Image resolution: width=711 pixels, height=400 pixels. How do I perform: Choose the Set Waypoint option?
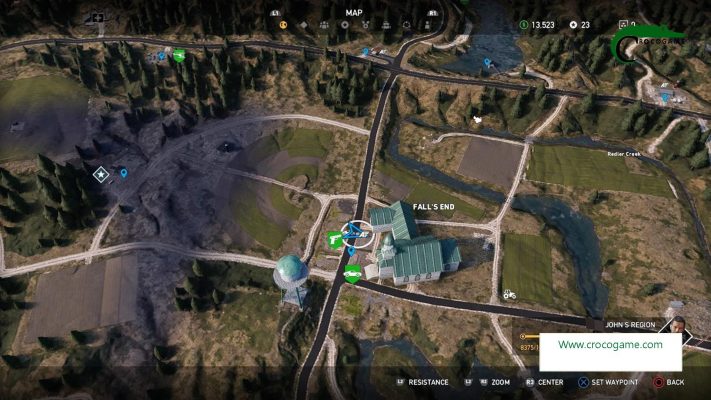[x=611, y=382]
